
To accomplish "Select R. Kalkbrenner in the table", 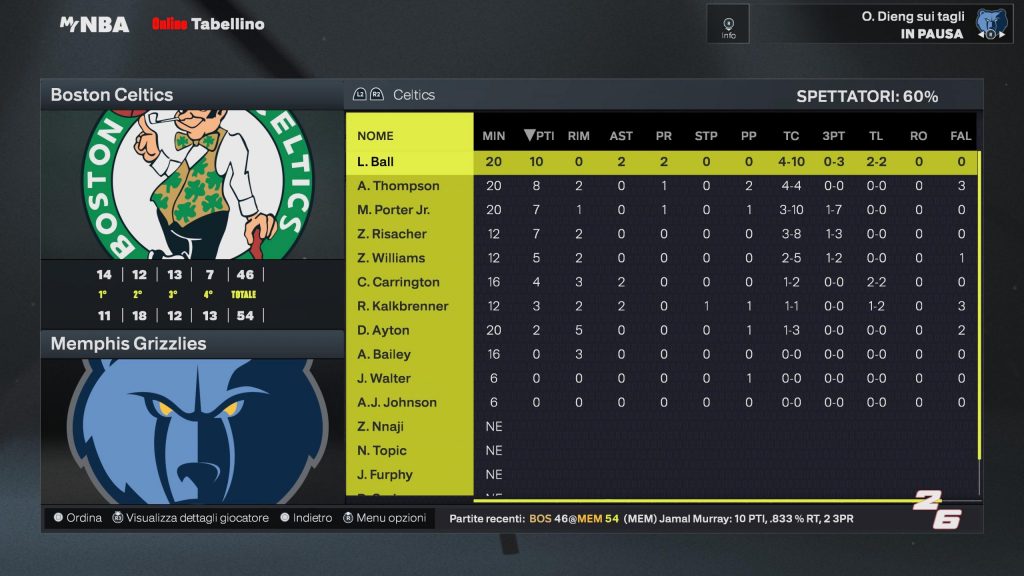I will [x=402, y=306].
